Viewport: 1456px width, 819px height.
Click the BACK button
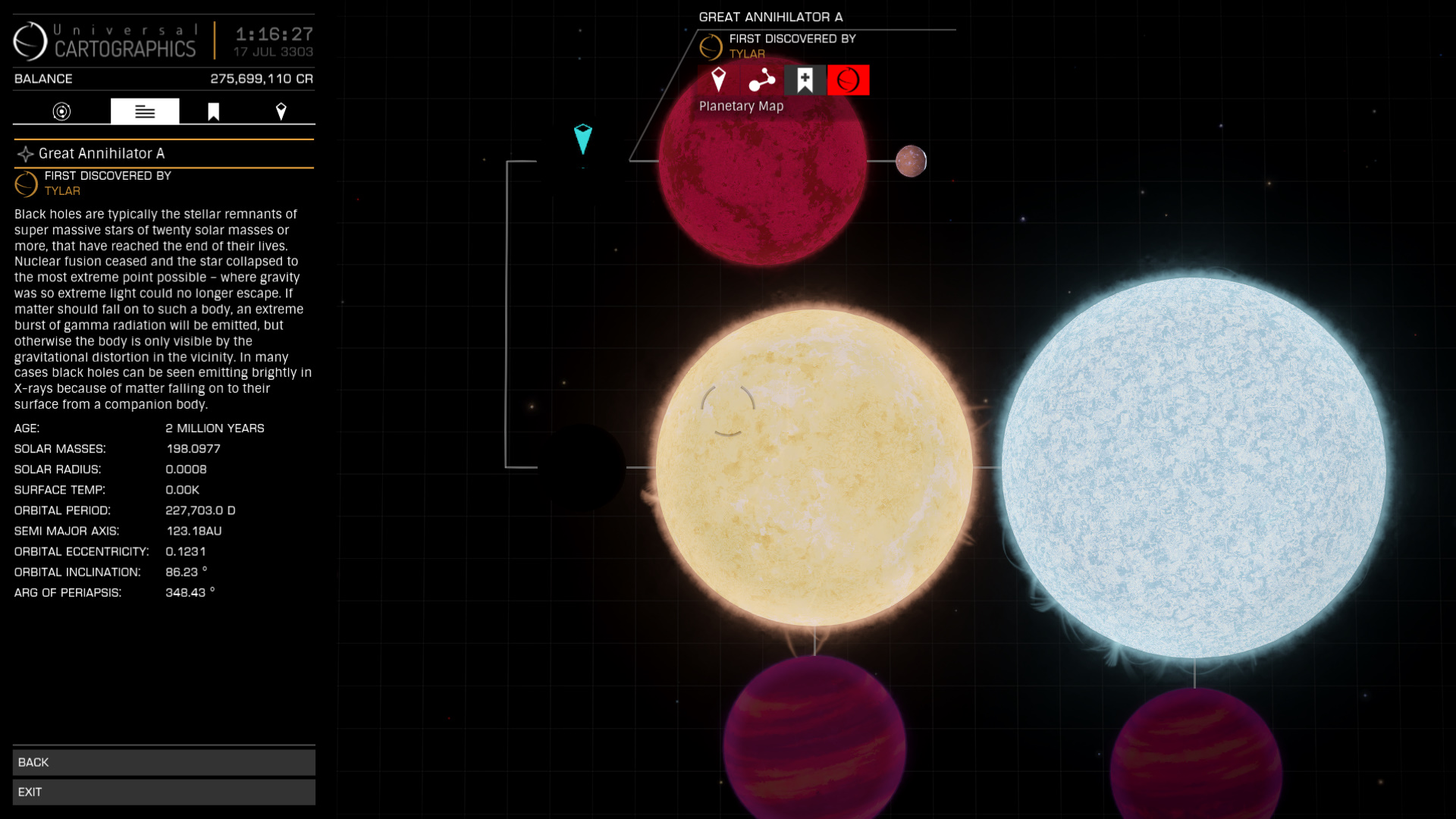[x=164, y=762]
